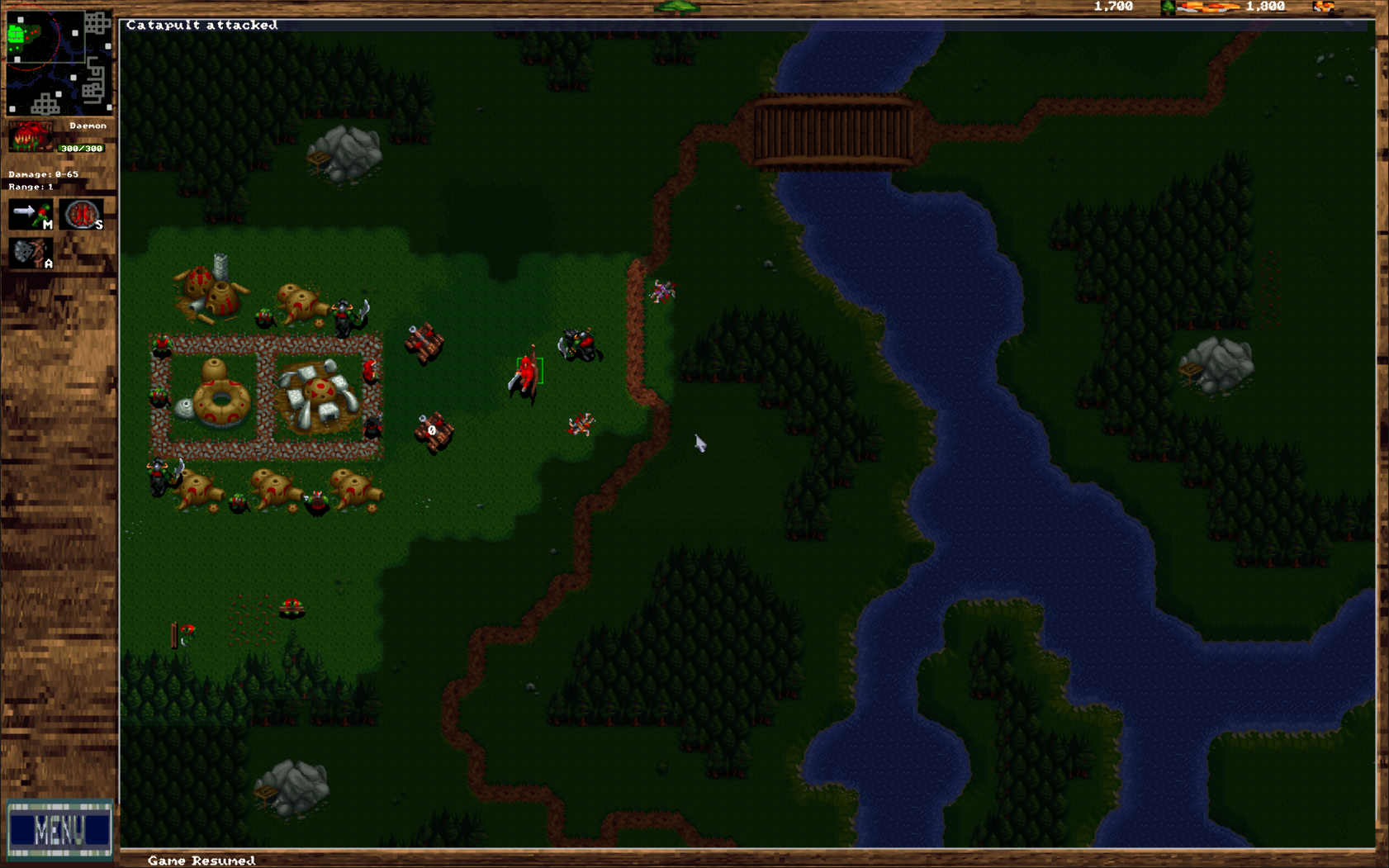Screen dimensions: 1389x868
Task: Click the Game Resumed status text
Action: point(201,860)
